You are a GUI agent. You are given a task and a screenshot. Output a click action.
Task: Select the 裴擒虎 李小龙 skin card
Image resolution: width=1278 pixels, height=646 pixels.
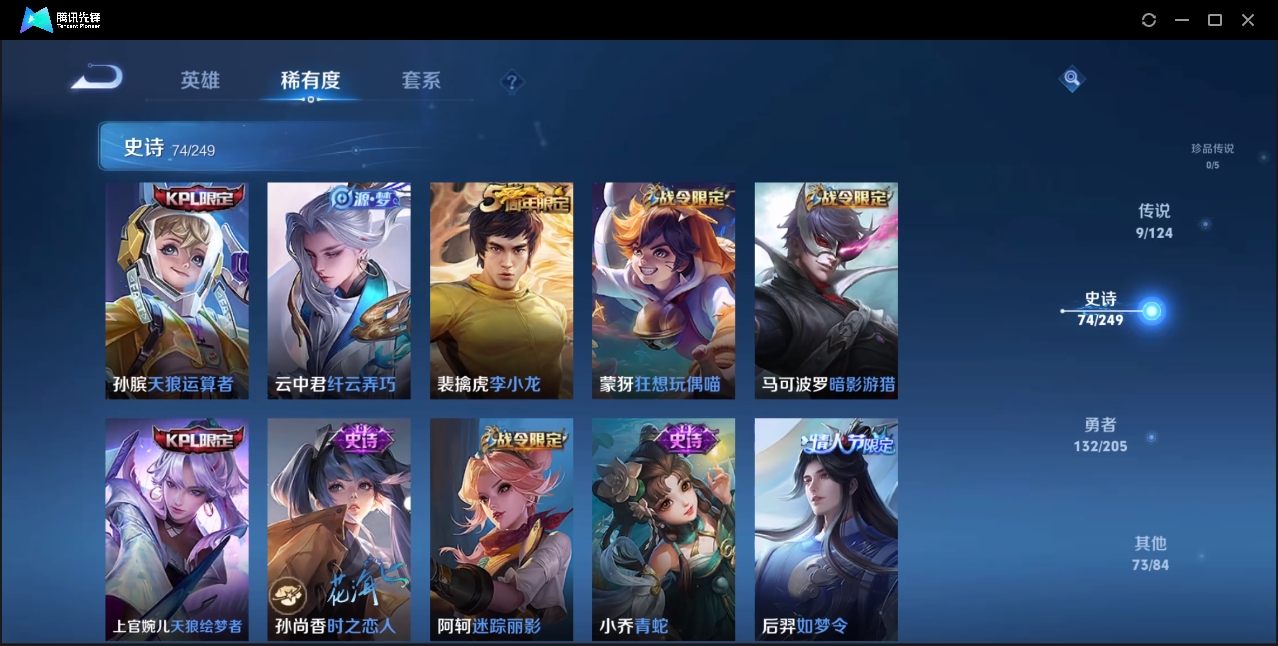tap(502, 290)
